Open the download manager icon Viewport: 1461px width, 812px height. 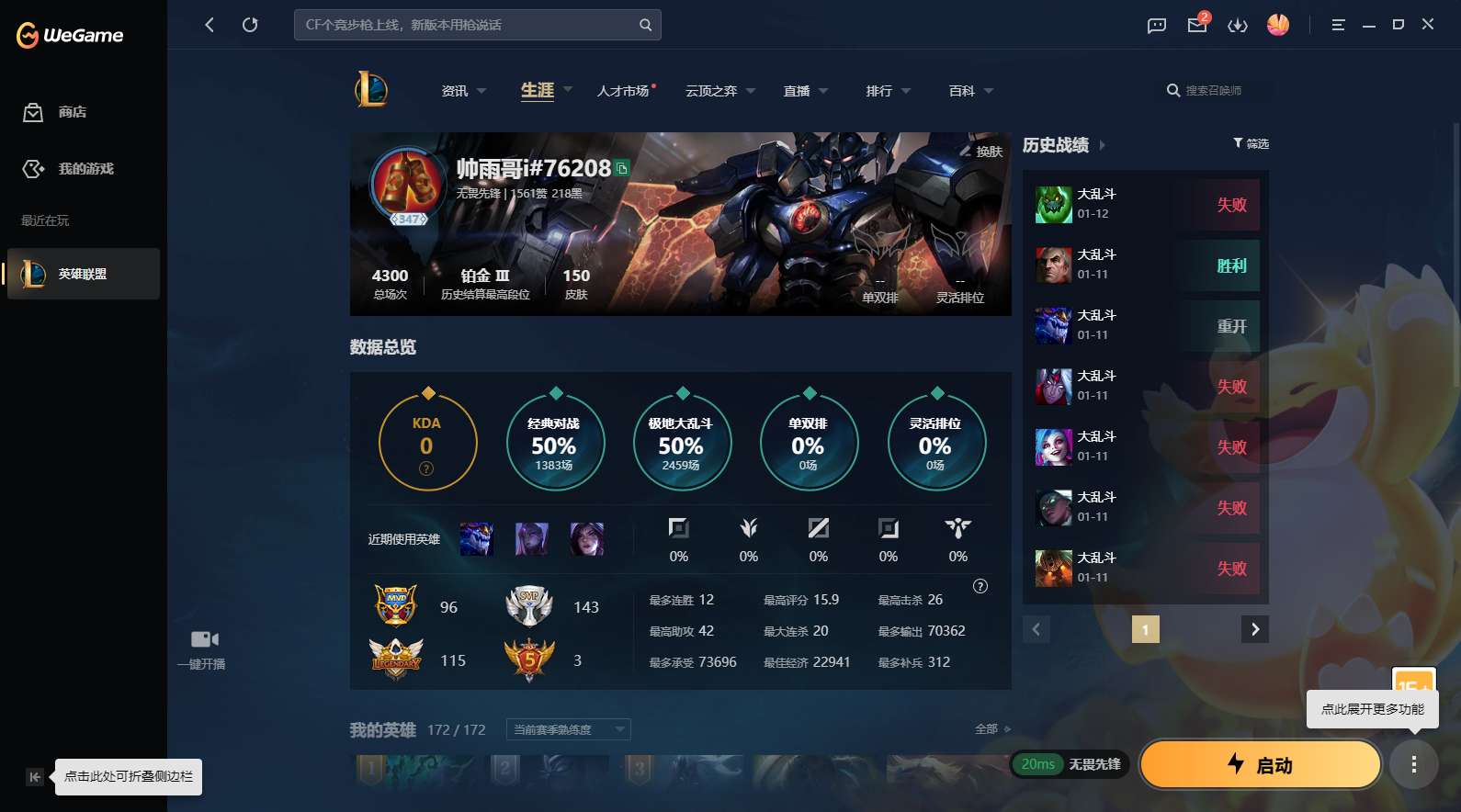click(x=1238, y=25)
